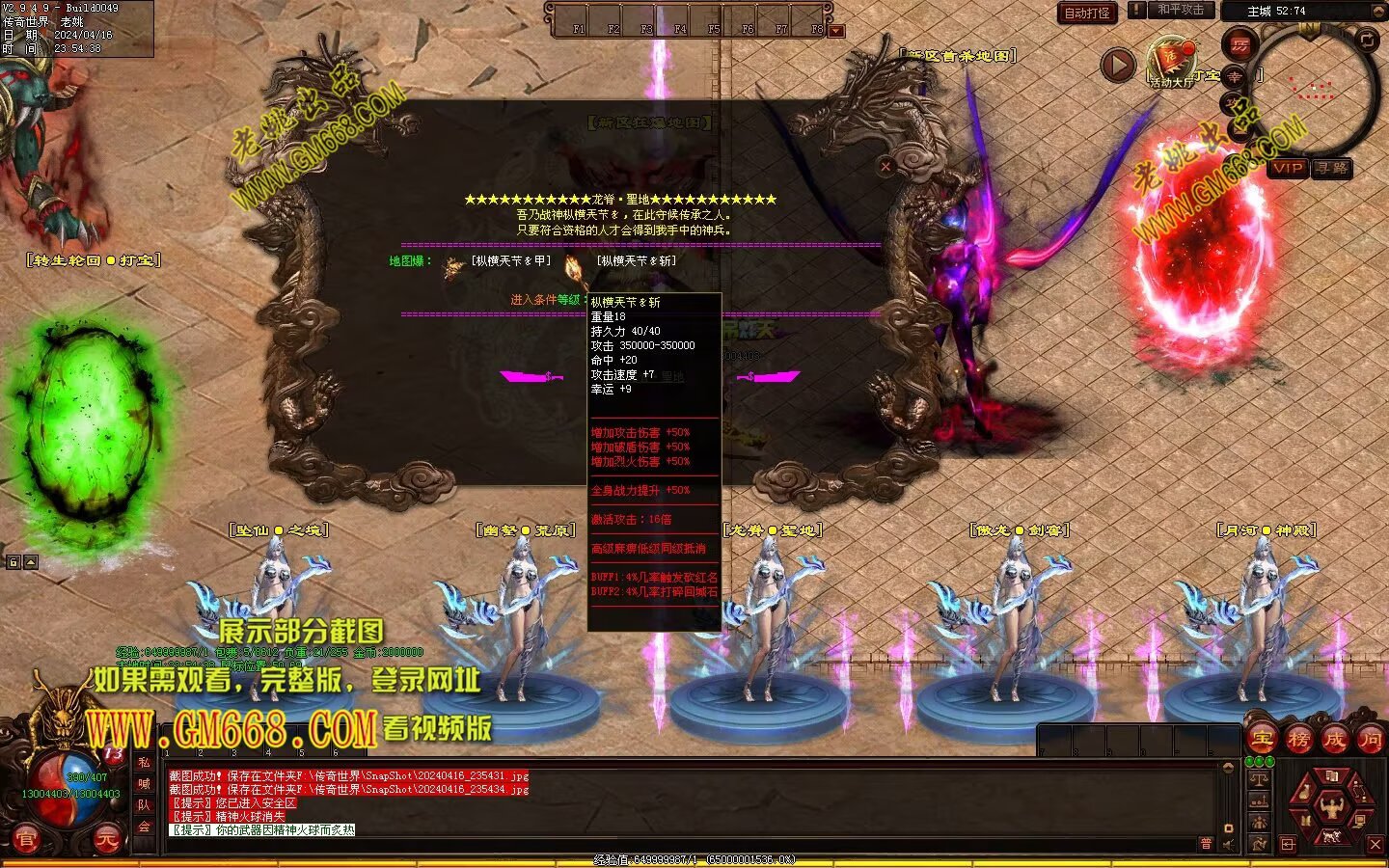Activate the 寻路 pathfinding button
The image size is (1389, 868).
click(x=1332, y=168)
